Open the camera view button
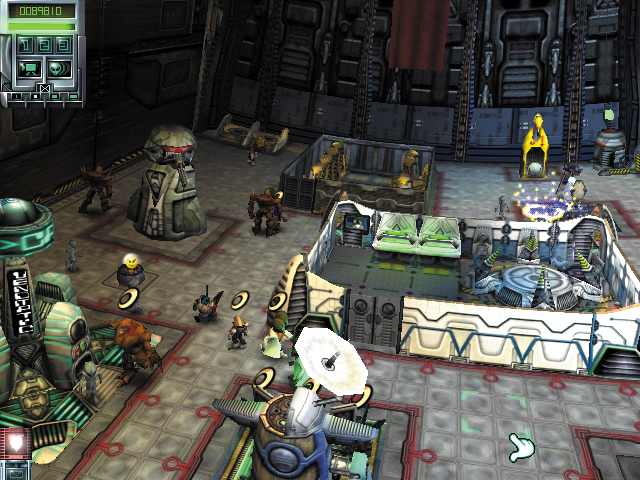 pyautogui.click(x=29, y=69)
